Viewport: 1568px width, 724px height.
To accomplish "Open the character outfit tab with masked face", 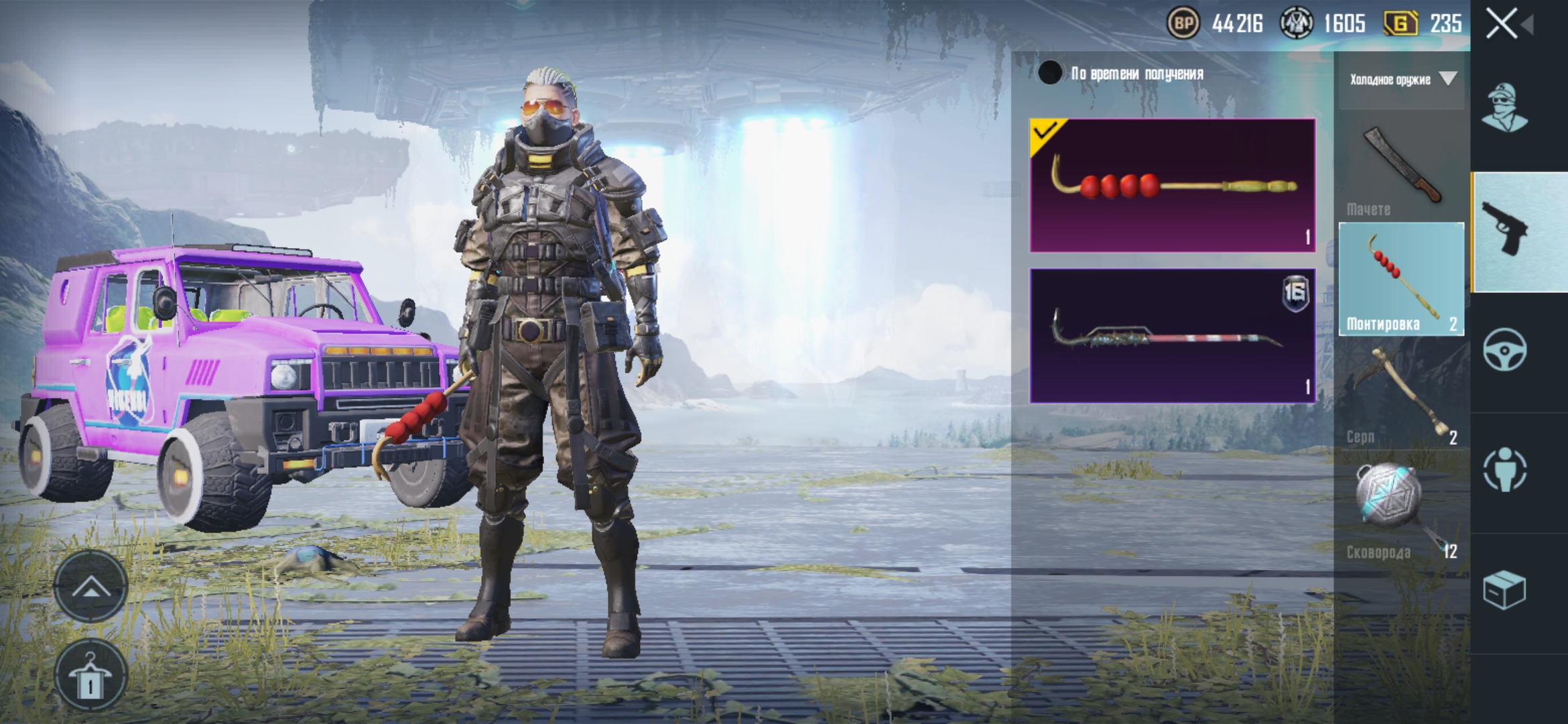I will click(1505, 109).
